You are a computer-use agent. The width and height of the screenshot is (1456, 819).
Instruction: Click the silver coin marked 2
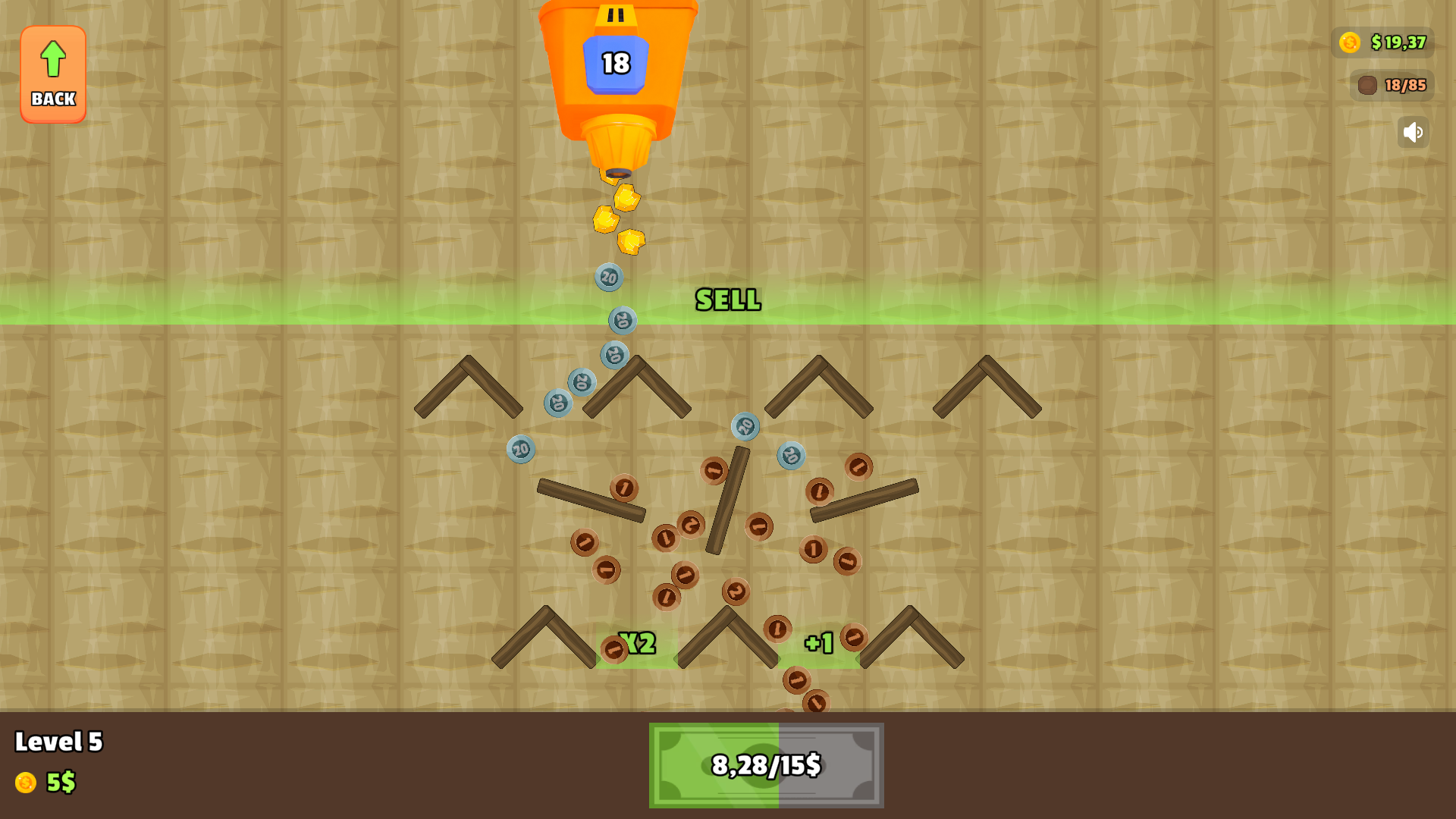pos(736,592)
